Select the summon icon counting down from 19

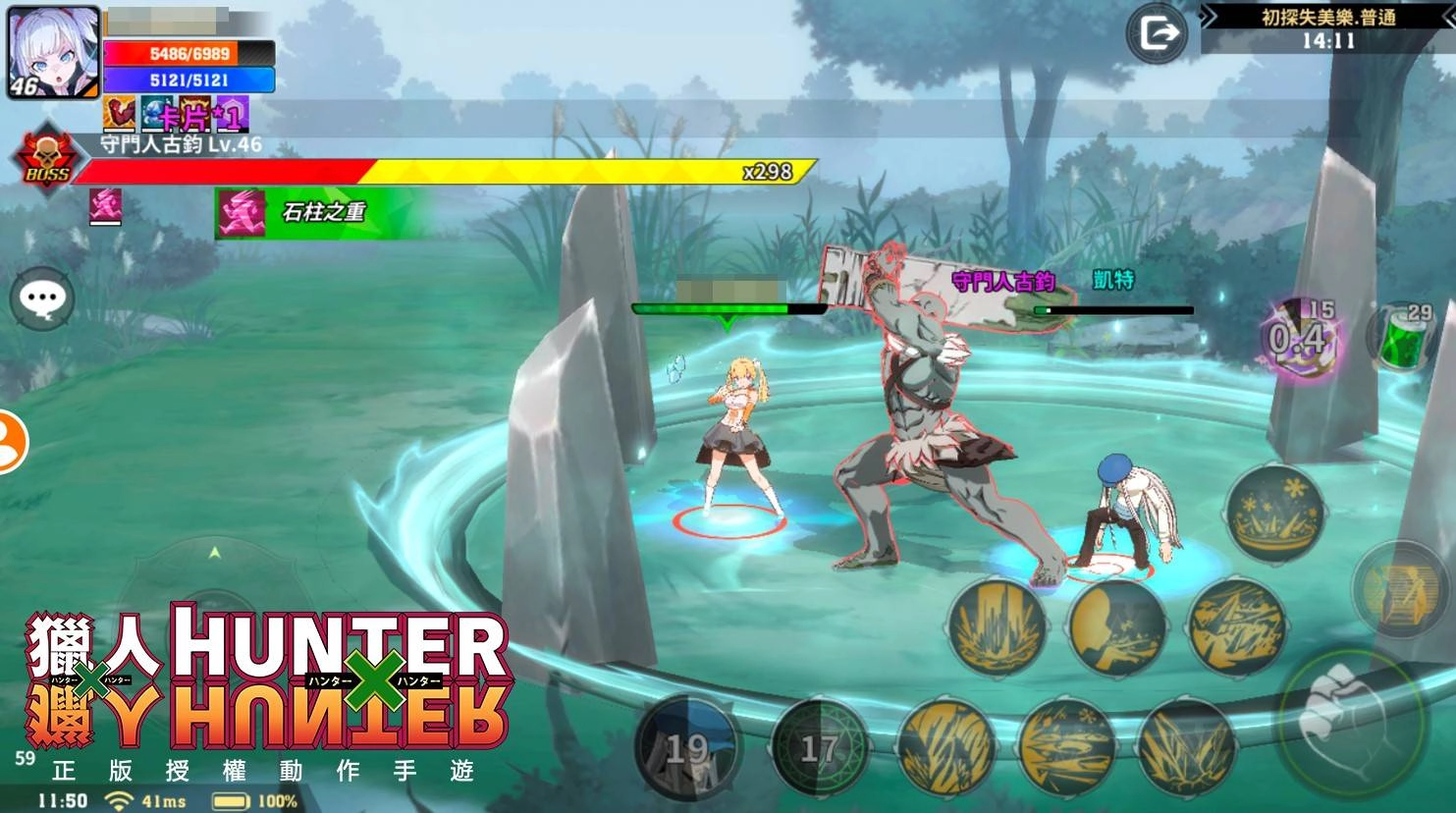coord(687,748)
